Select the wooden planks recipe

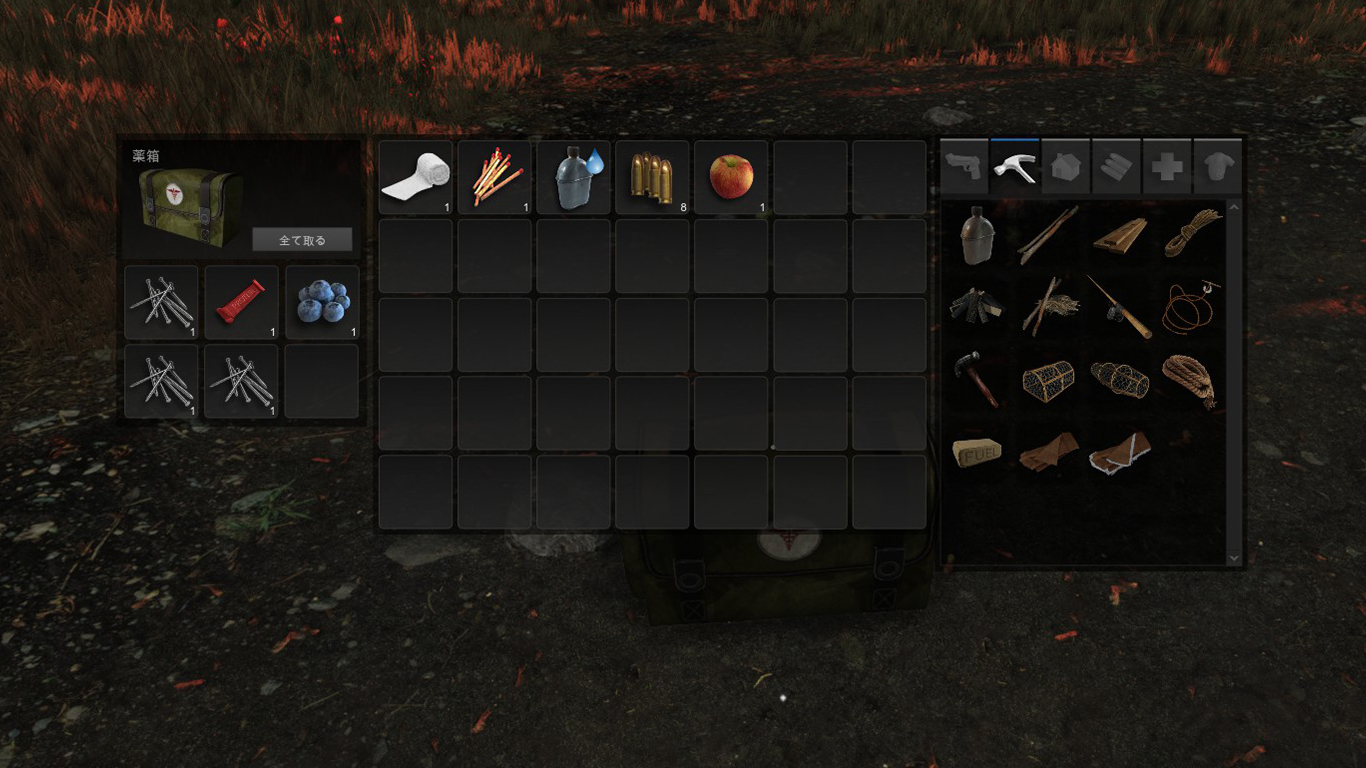(1119, 234)
